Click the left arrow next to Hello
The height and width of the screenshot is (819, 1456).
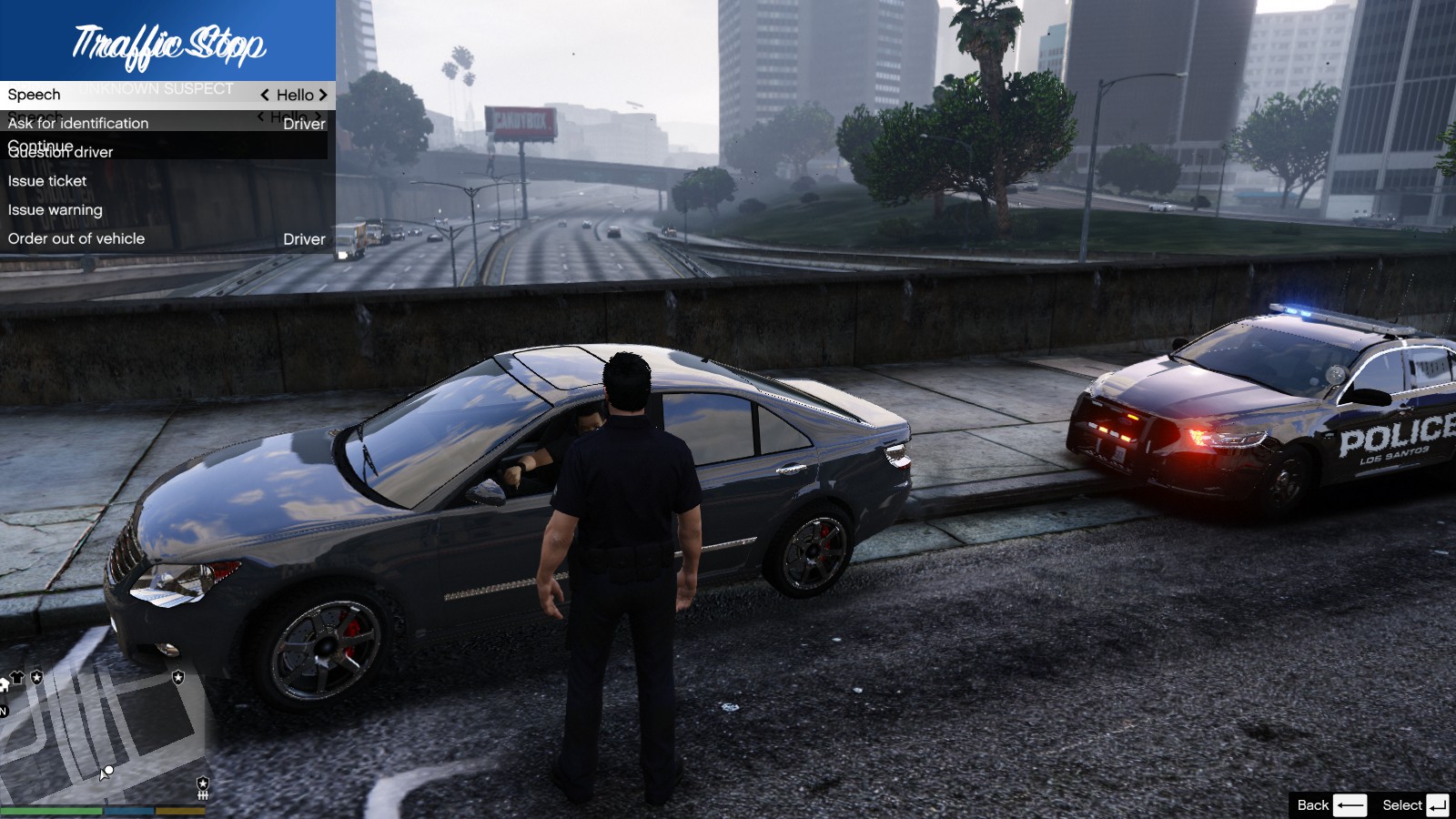(265, 95)
